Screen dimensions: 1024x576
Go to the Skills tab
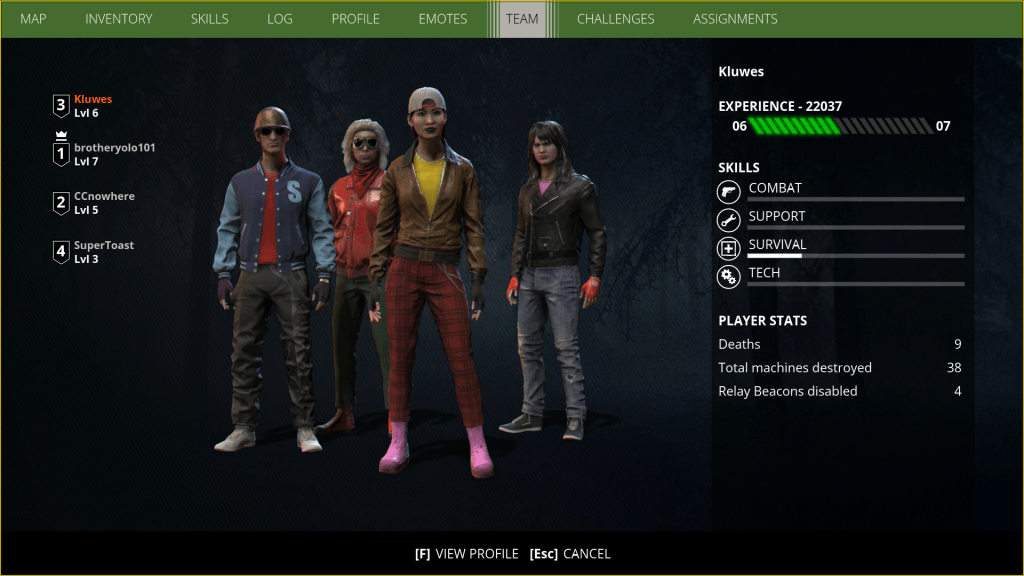[x=209, y=19]
